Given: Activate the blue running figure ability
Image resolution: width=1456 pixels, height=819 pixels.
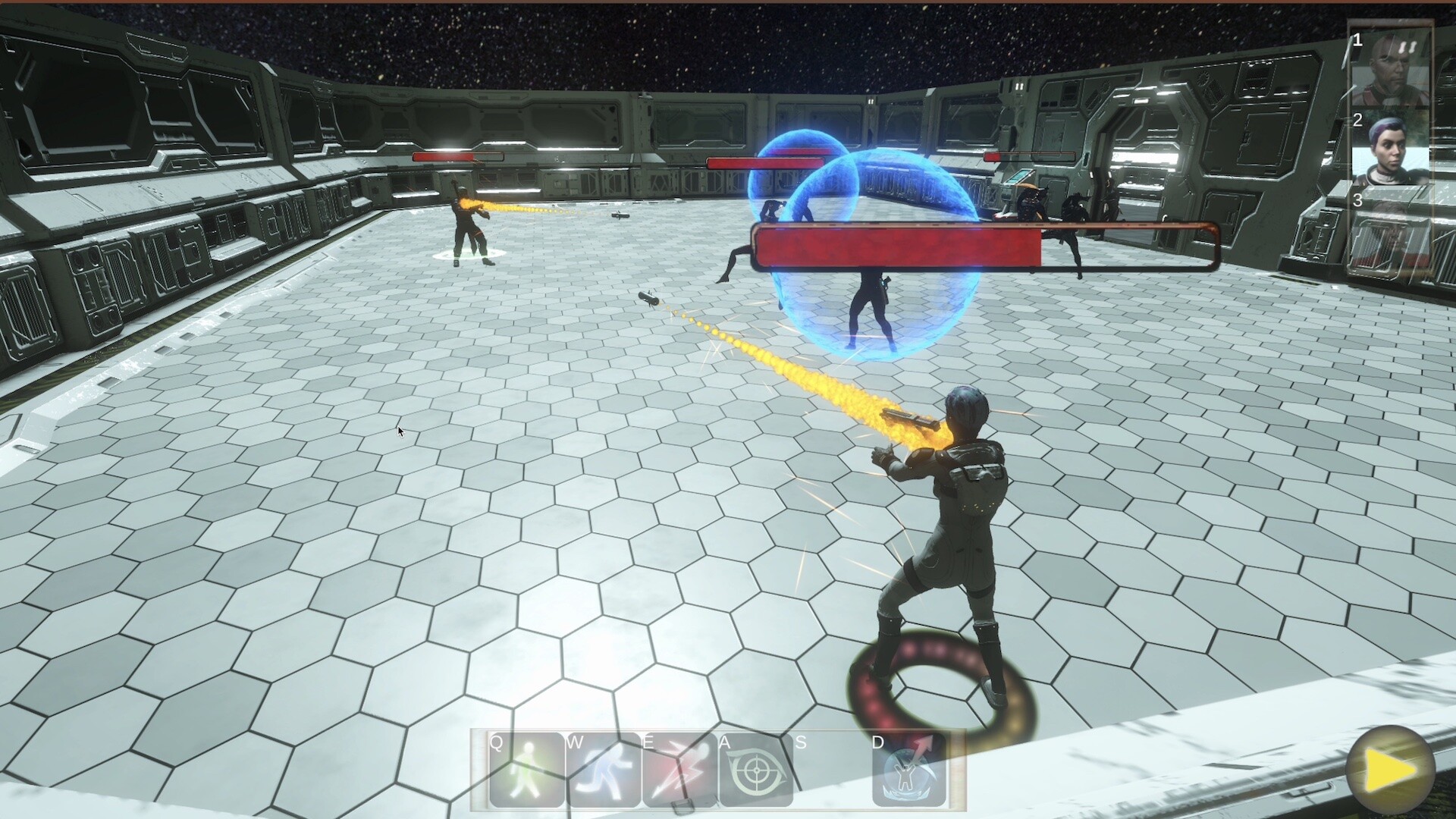Looking at the screenshot, I should pos(603,771).
